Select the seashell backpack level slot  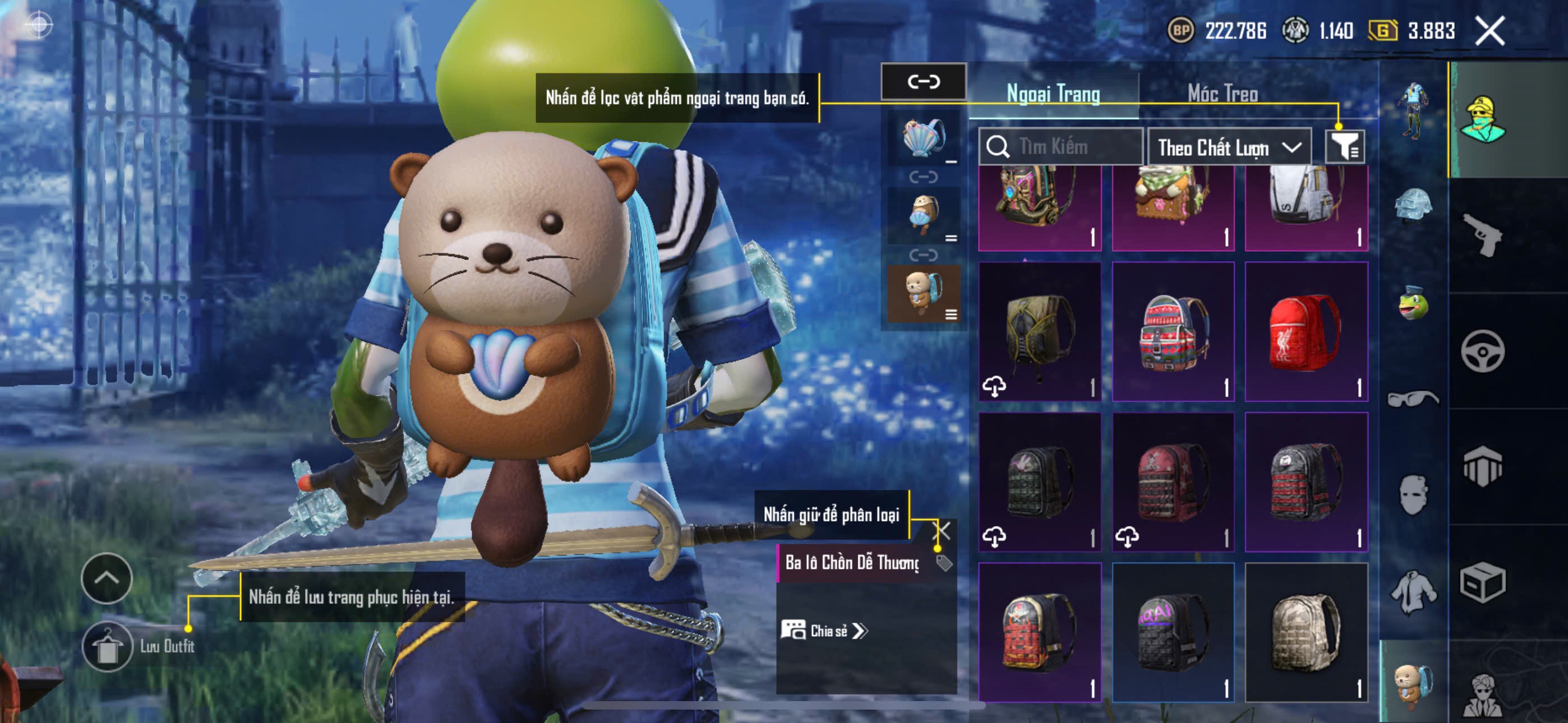pyautogui.click(x=924, y=138)
